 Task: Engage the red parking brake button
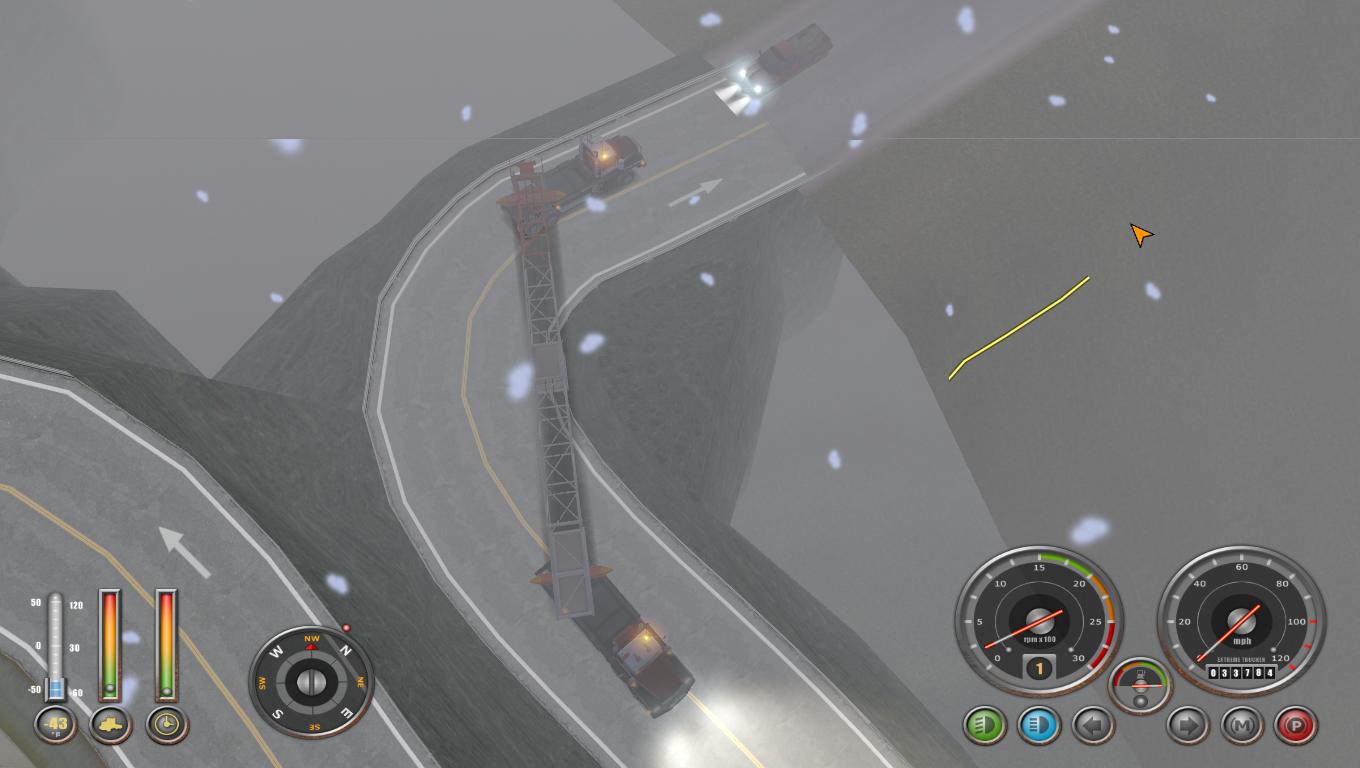(x=1296, y=724)
